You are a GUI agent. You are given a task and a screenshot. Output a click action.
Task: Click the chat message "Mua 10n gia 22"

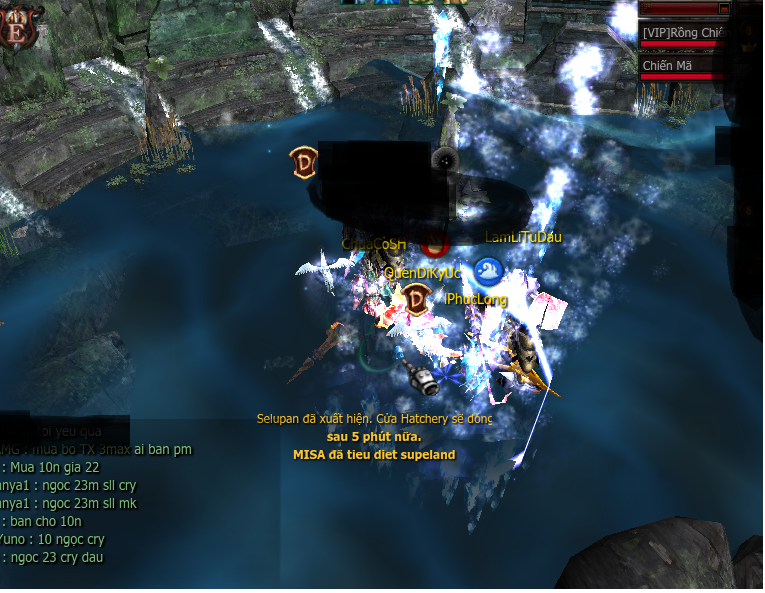pos(56,467)
